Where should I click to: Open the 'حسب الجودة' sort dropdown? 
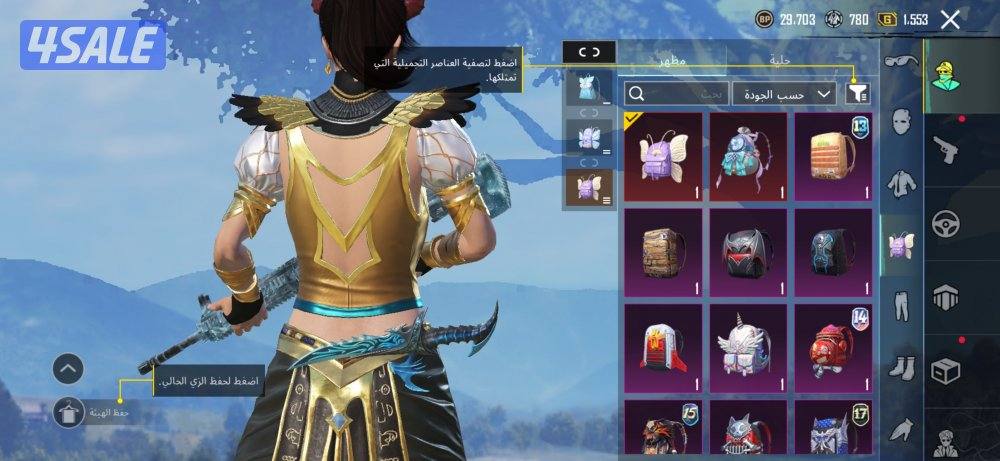[x=784, y=94]
